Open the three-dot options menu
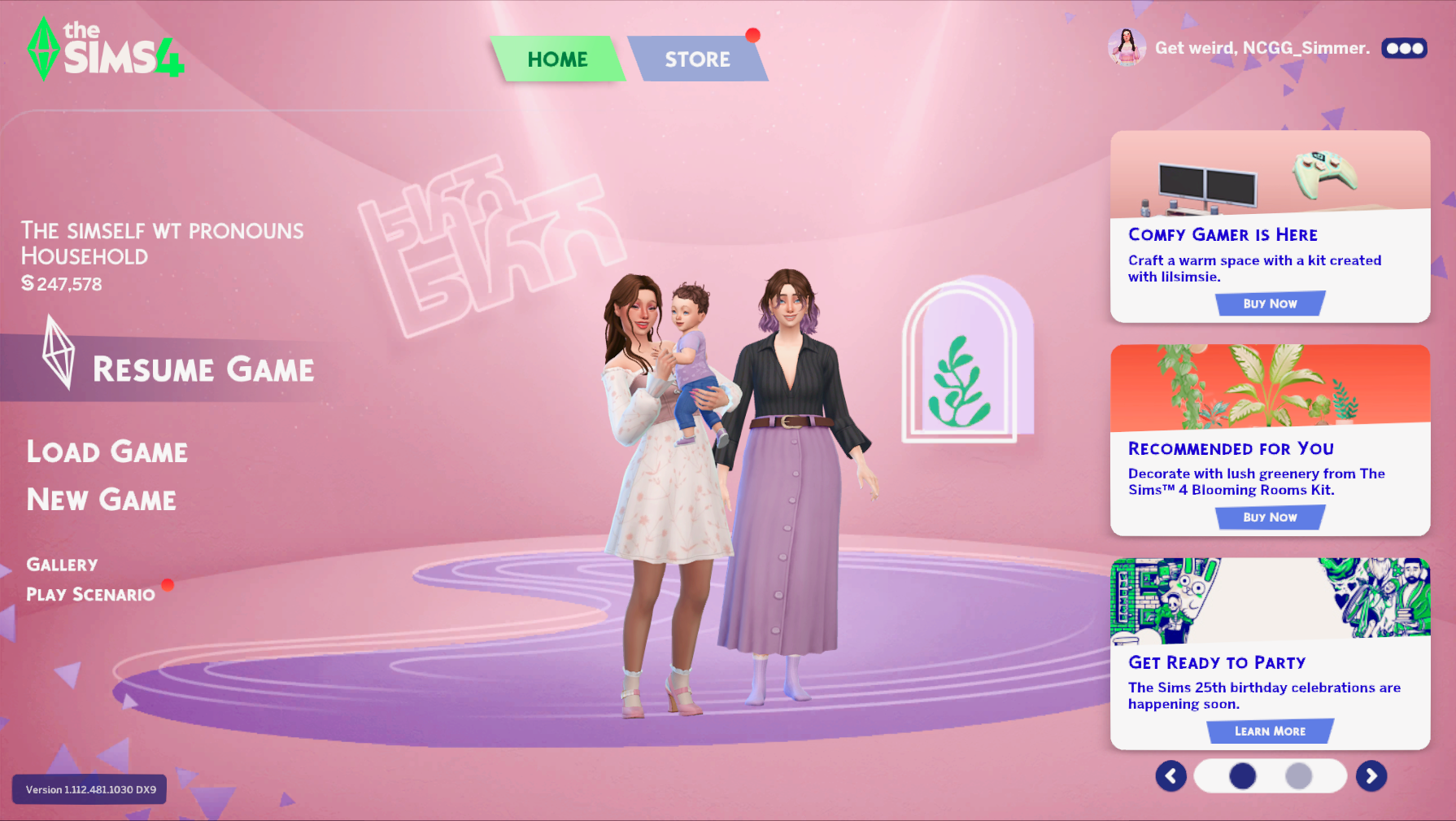The height and width of the screenshot is (821, 1456). click(1405, 48)
